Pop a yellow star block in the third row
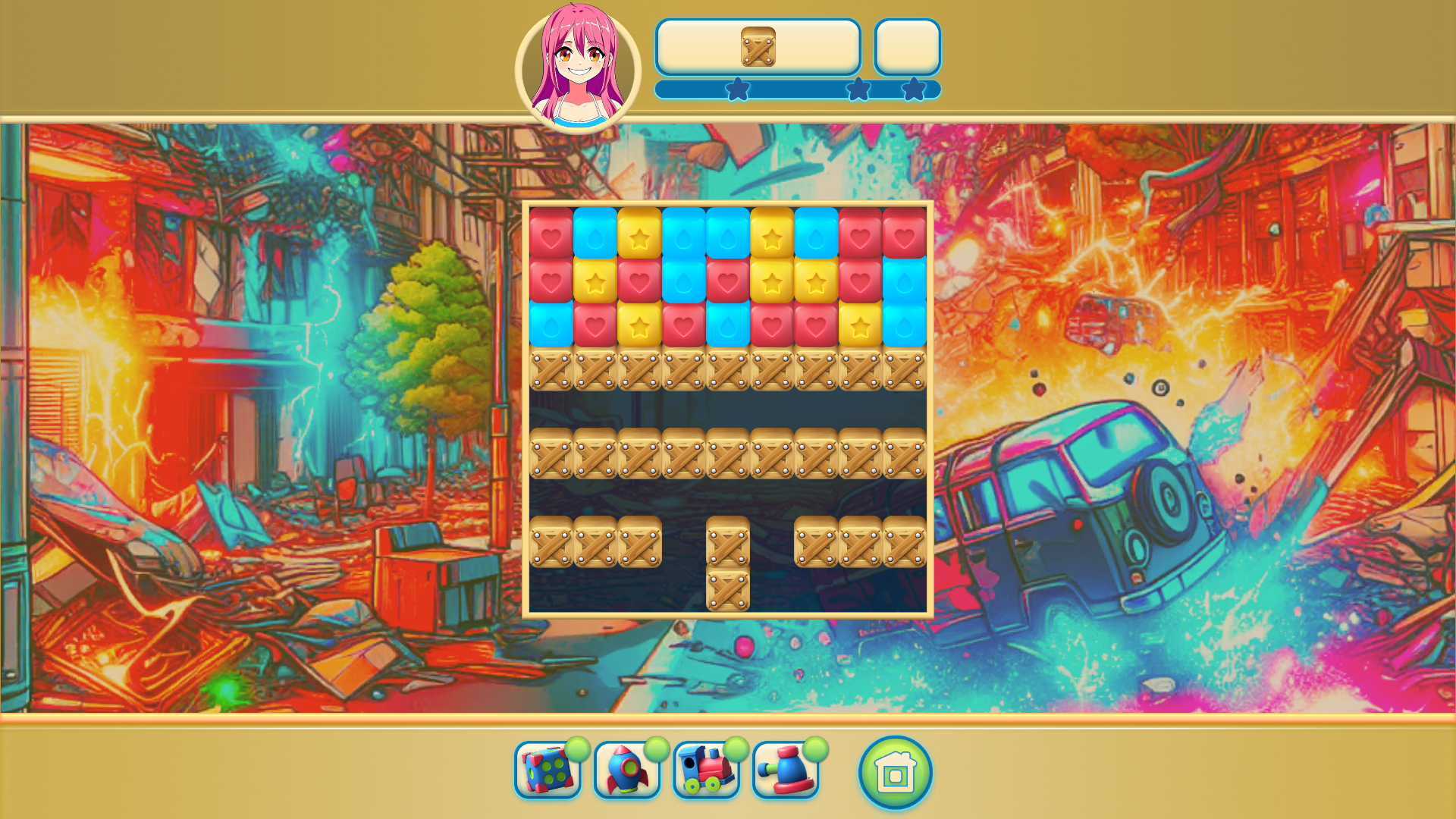 tap(639, 328)
